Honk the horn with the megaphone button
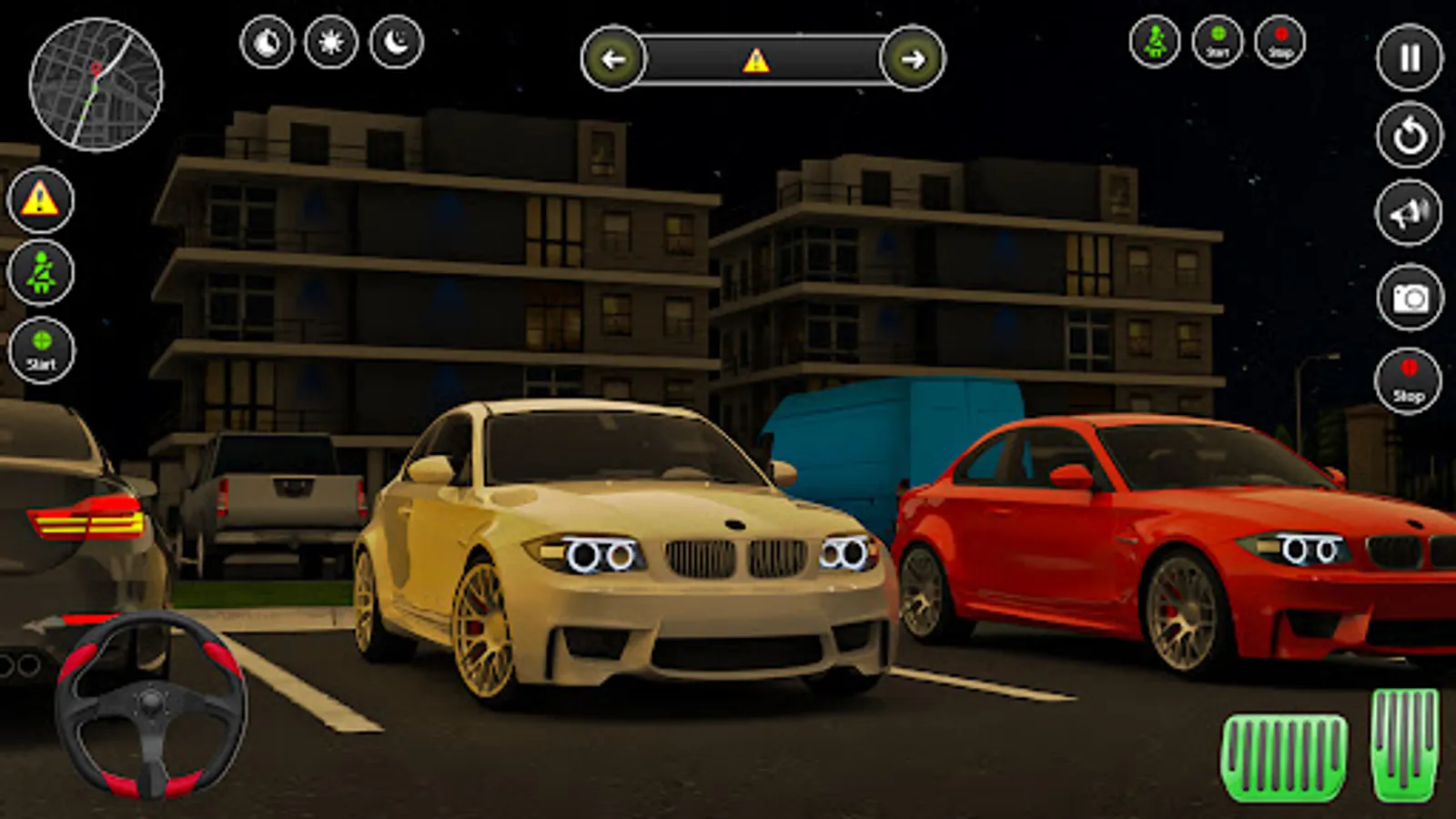1456x819 pixels. coord(1409,214)
